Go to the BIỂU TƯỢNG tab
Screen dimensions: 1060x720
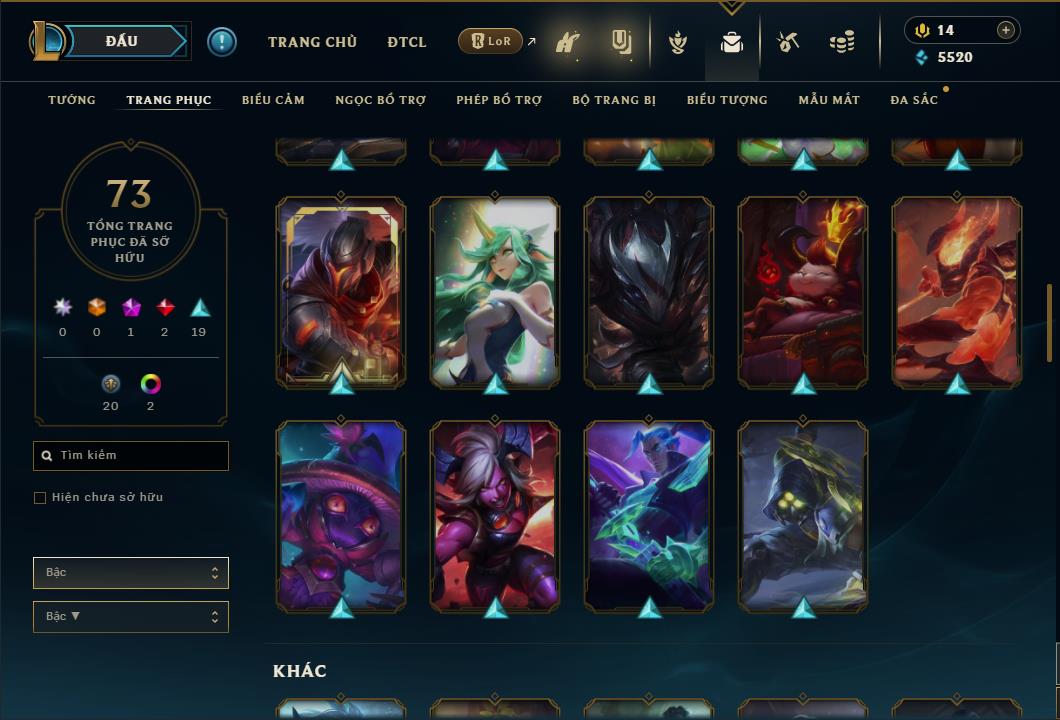pyautogui.click(x=727, y=100)
